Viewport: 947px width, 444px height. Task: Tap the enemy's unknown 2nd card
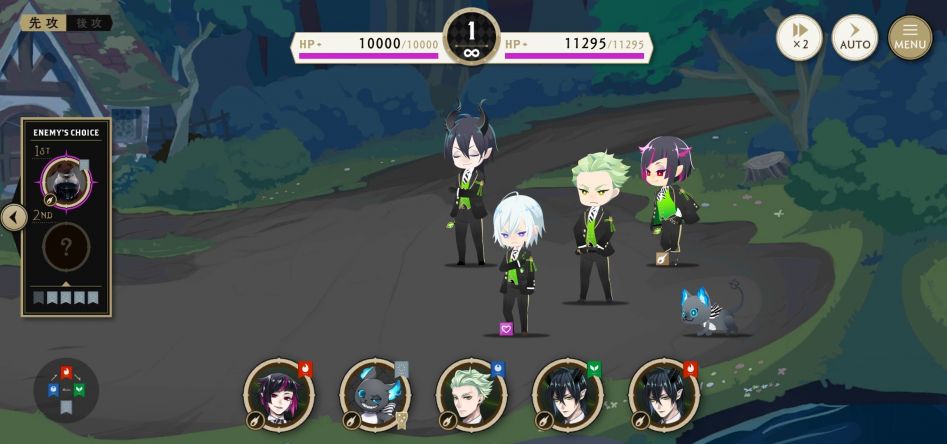[66, 247]
